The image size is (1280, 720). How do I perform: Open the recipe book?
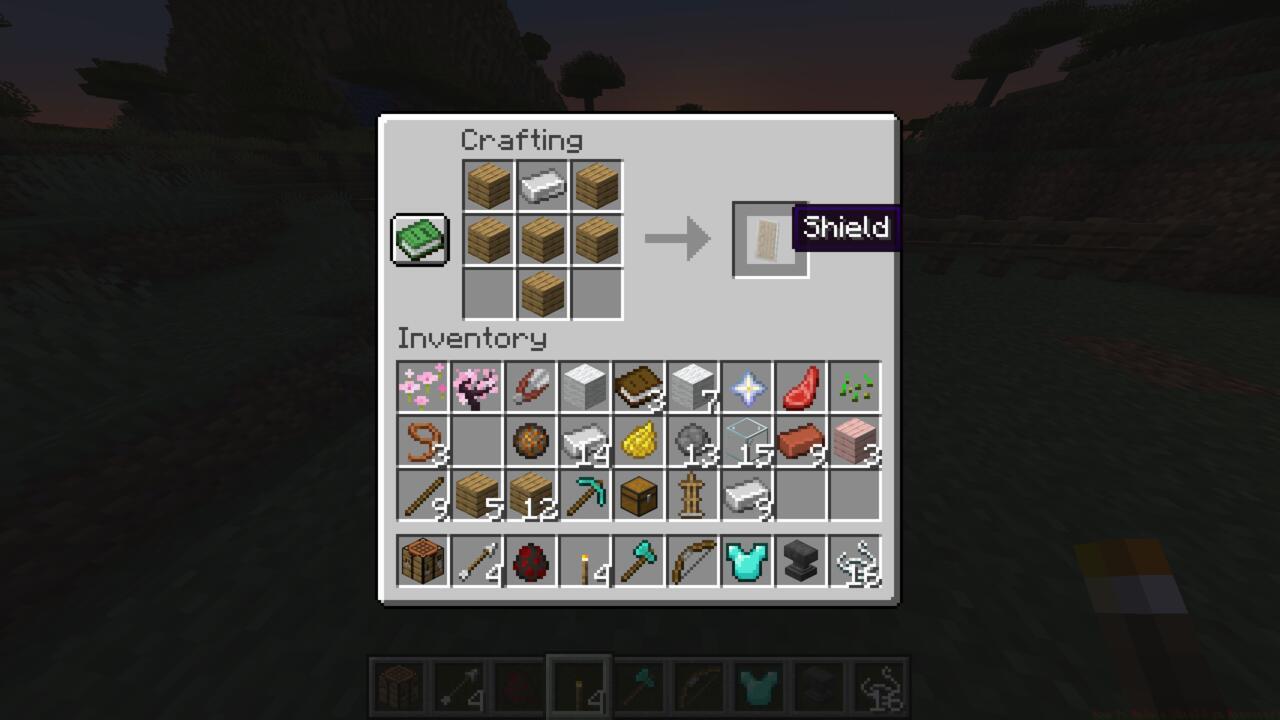pyautogui.click(x=419, y=239)
